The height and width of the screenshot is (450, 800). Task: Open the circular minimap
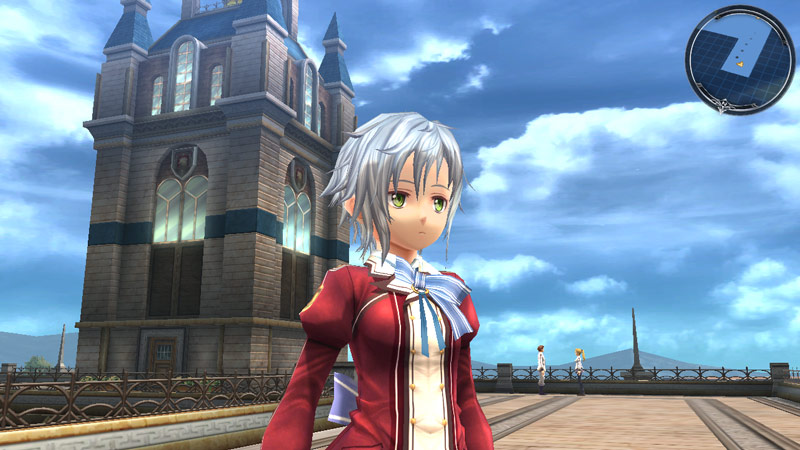(x=739, y=60)
